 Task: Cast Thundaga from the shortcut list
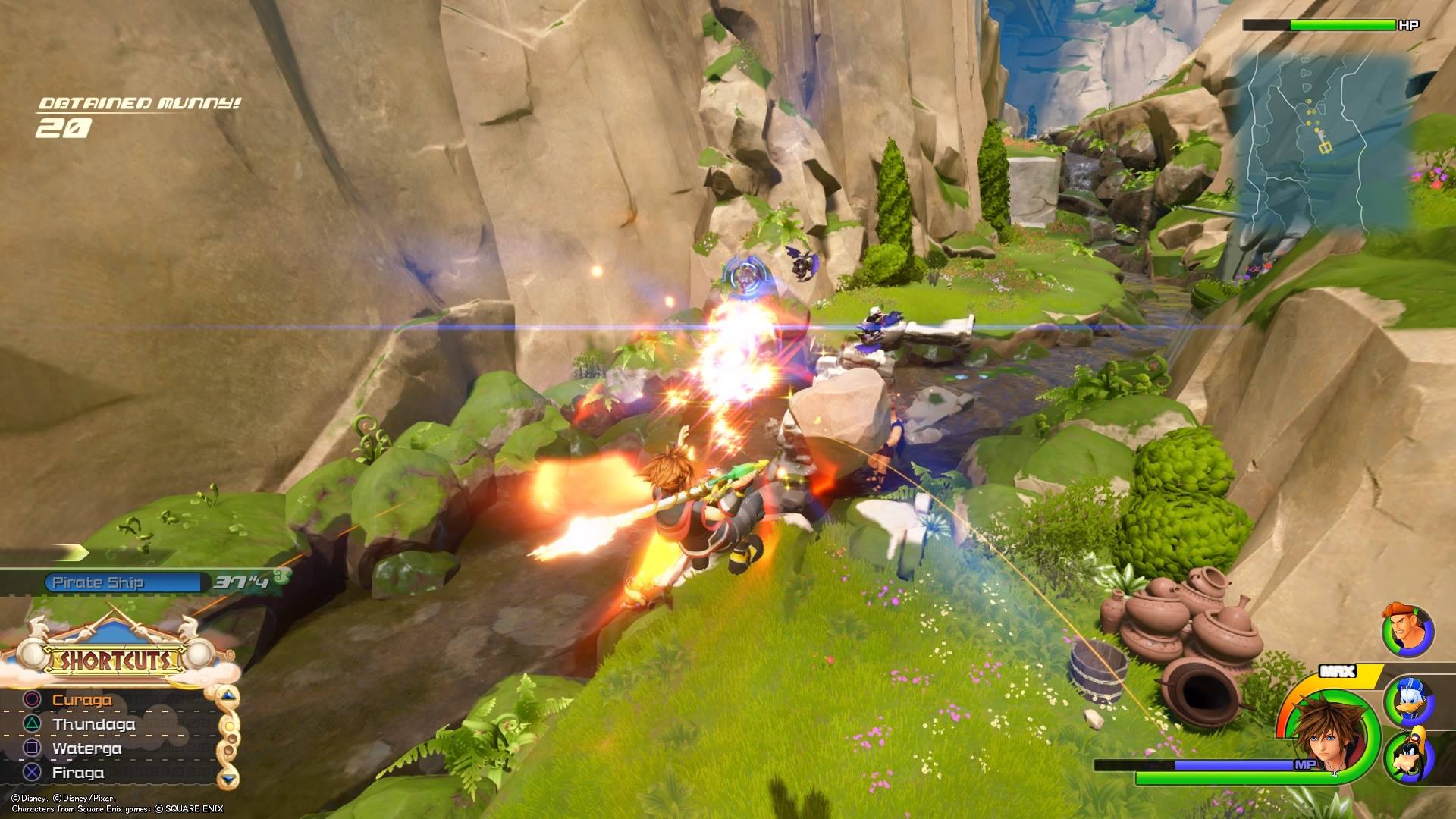click(x=93, y=724)
